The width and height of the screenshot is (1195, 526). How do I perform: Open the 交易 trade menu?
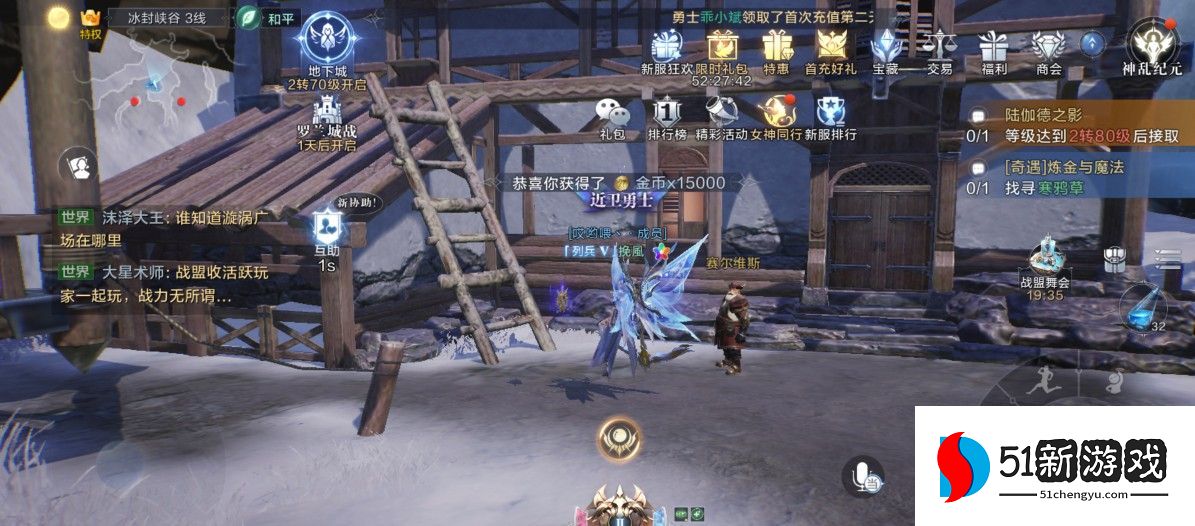[x=939, y=46]
